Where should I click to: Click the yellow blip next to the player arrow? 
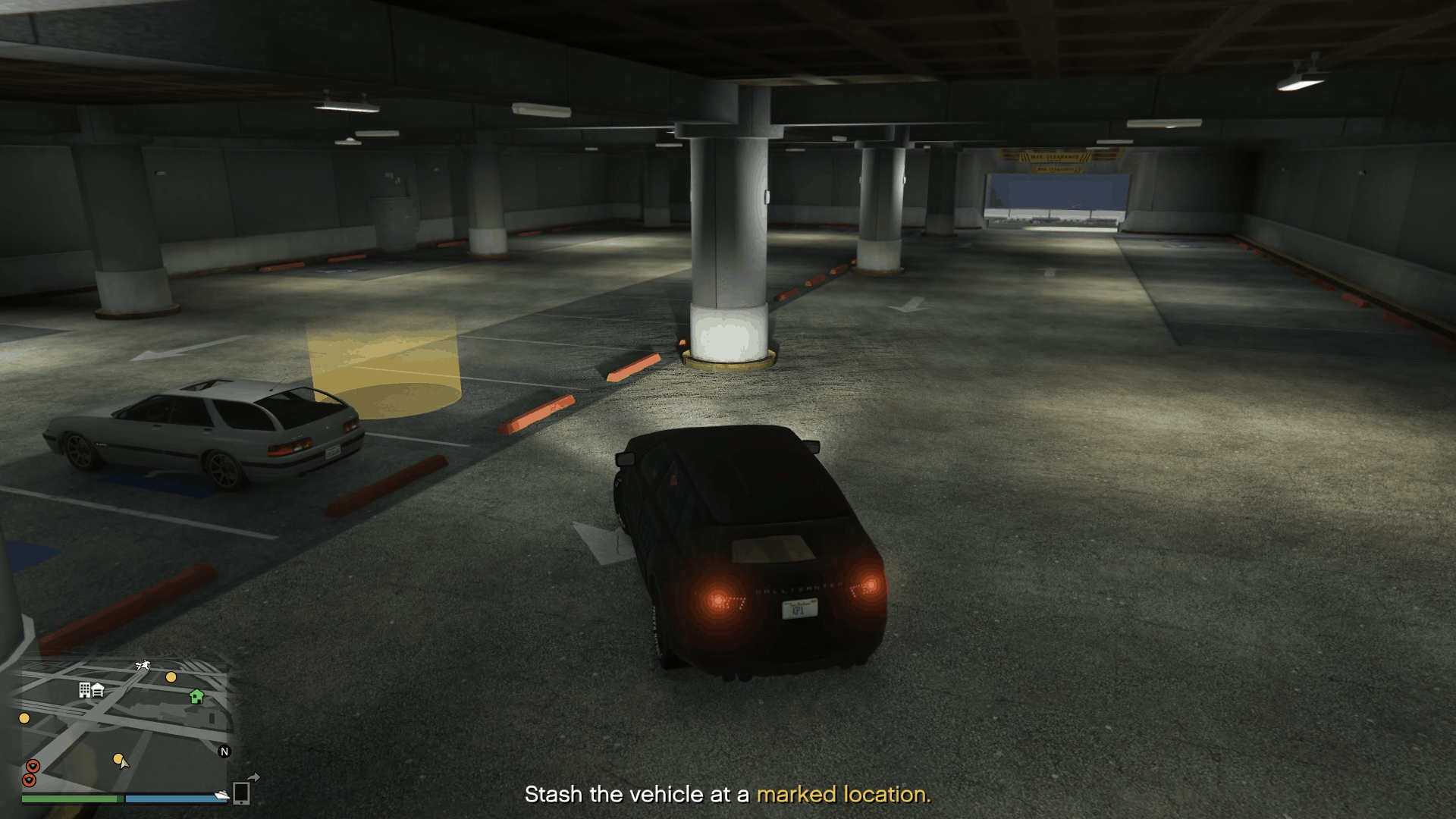tap(118, 758)
